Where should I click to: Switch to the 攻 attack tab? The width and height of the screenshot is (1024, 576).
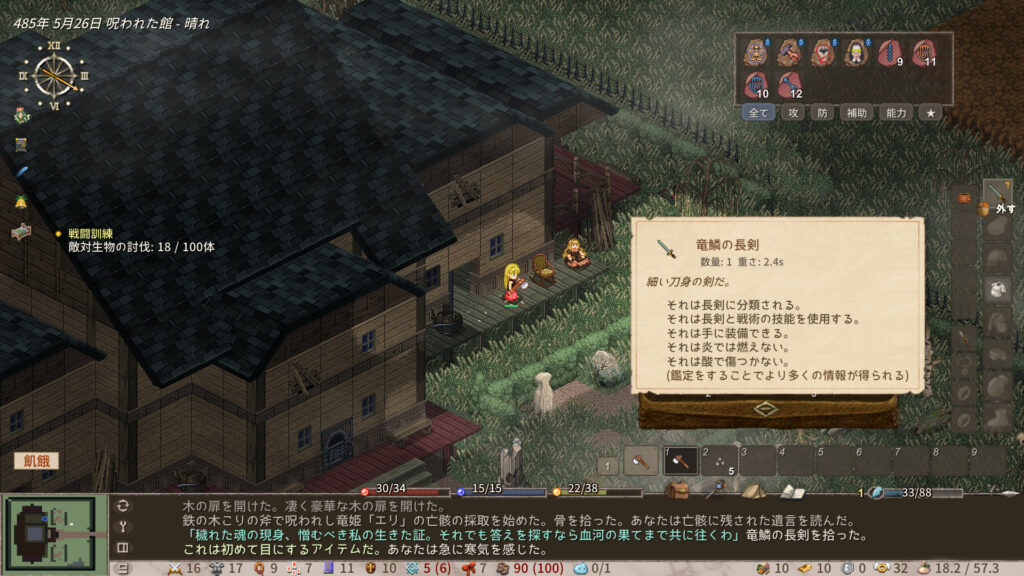click(793, 113)
